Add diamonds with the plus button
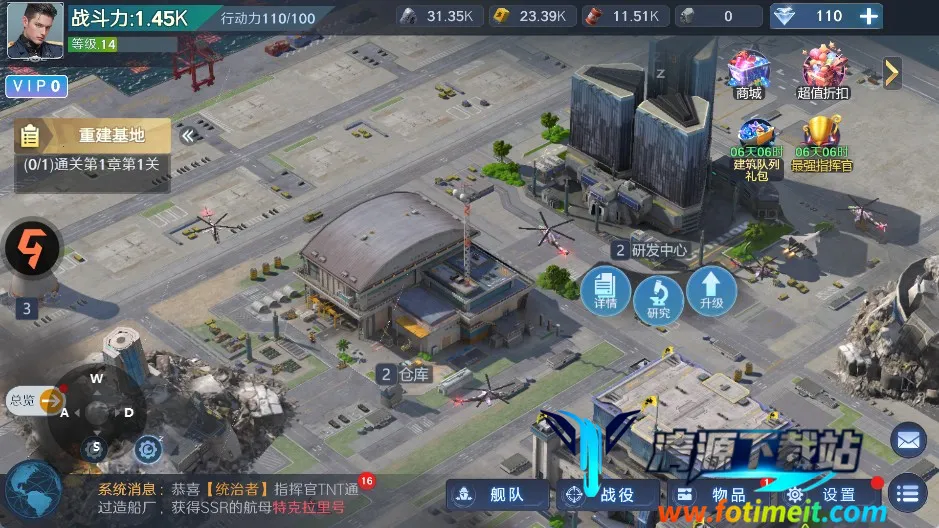 tap(869, 16)
